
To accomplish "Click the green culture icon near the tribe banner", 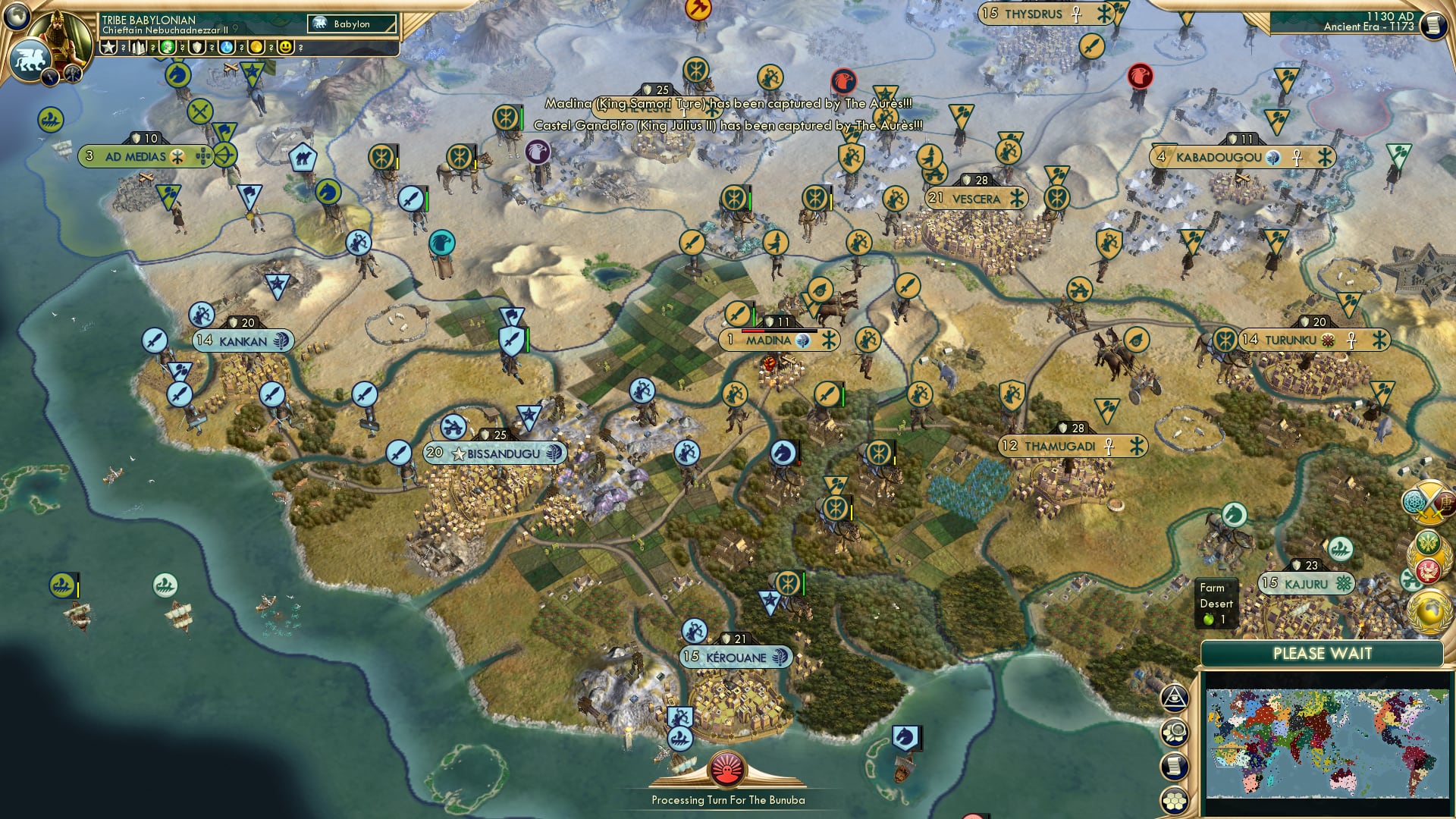I will (x=167, y=48).
